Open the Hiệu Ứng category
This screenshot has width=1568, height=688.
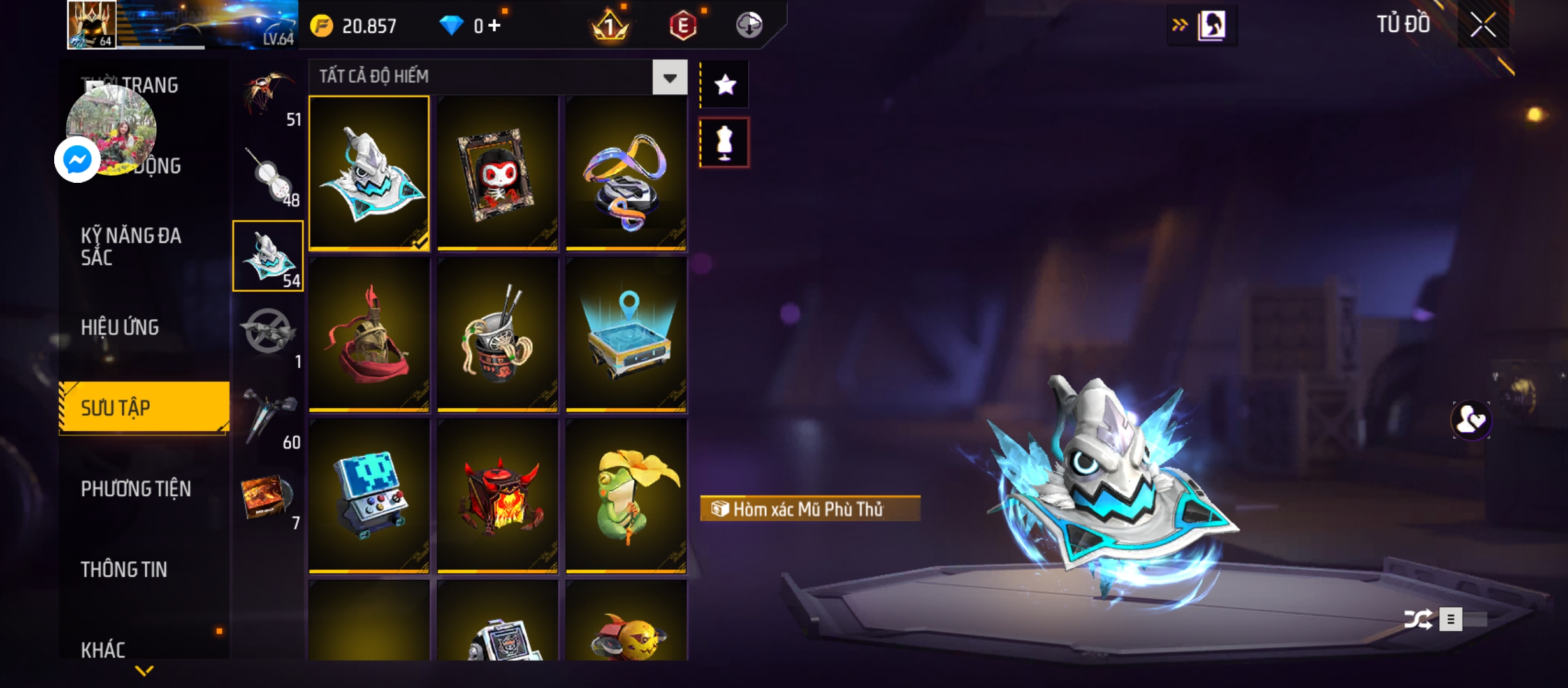(x=120, y=327)
